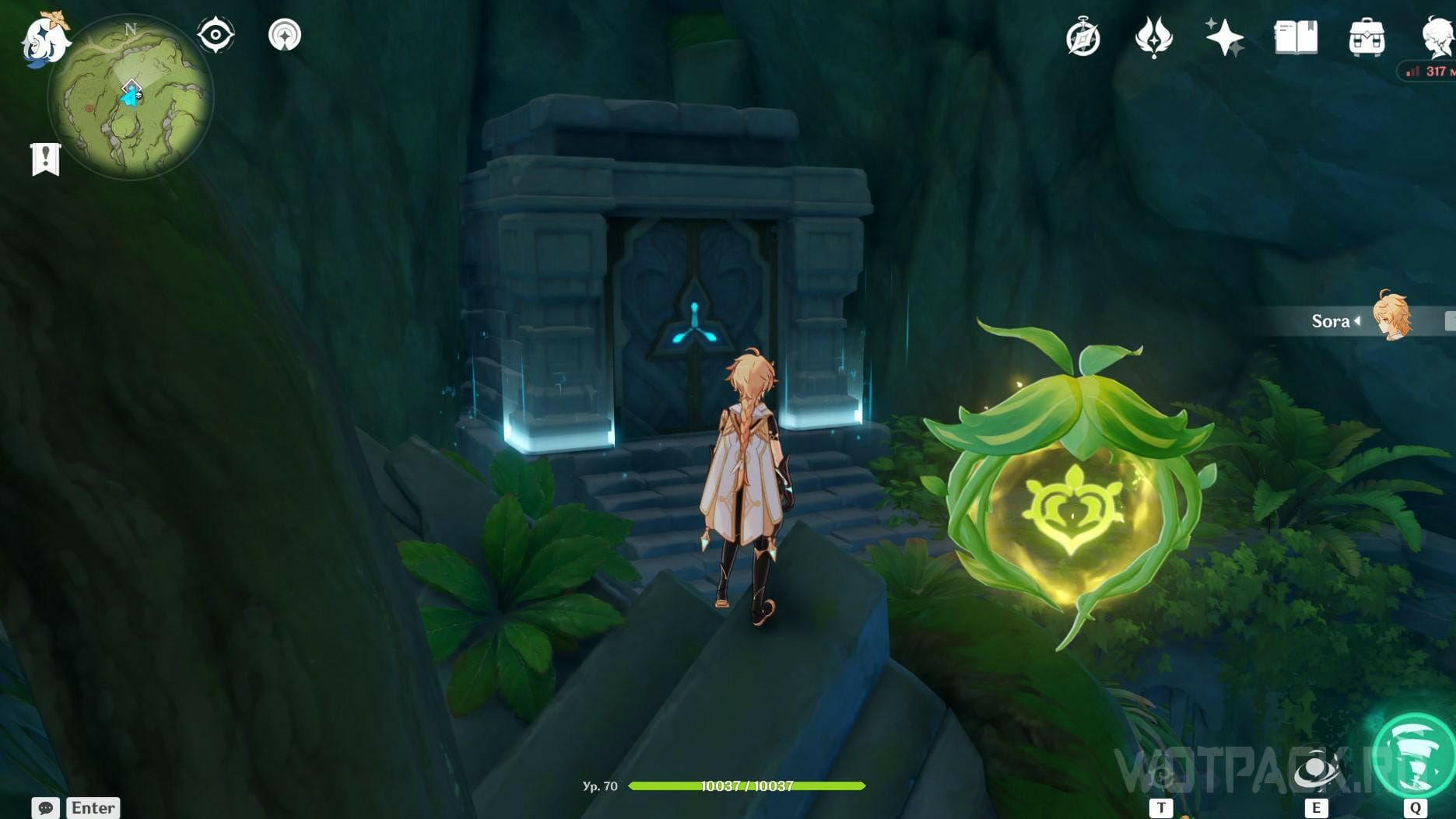Open the winged events icon

1153,38
